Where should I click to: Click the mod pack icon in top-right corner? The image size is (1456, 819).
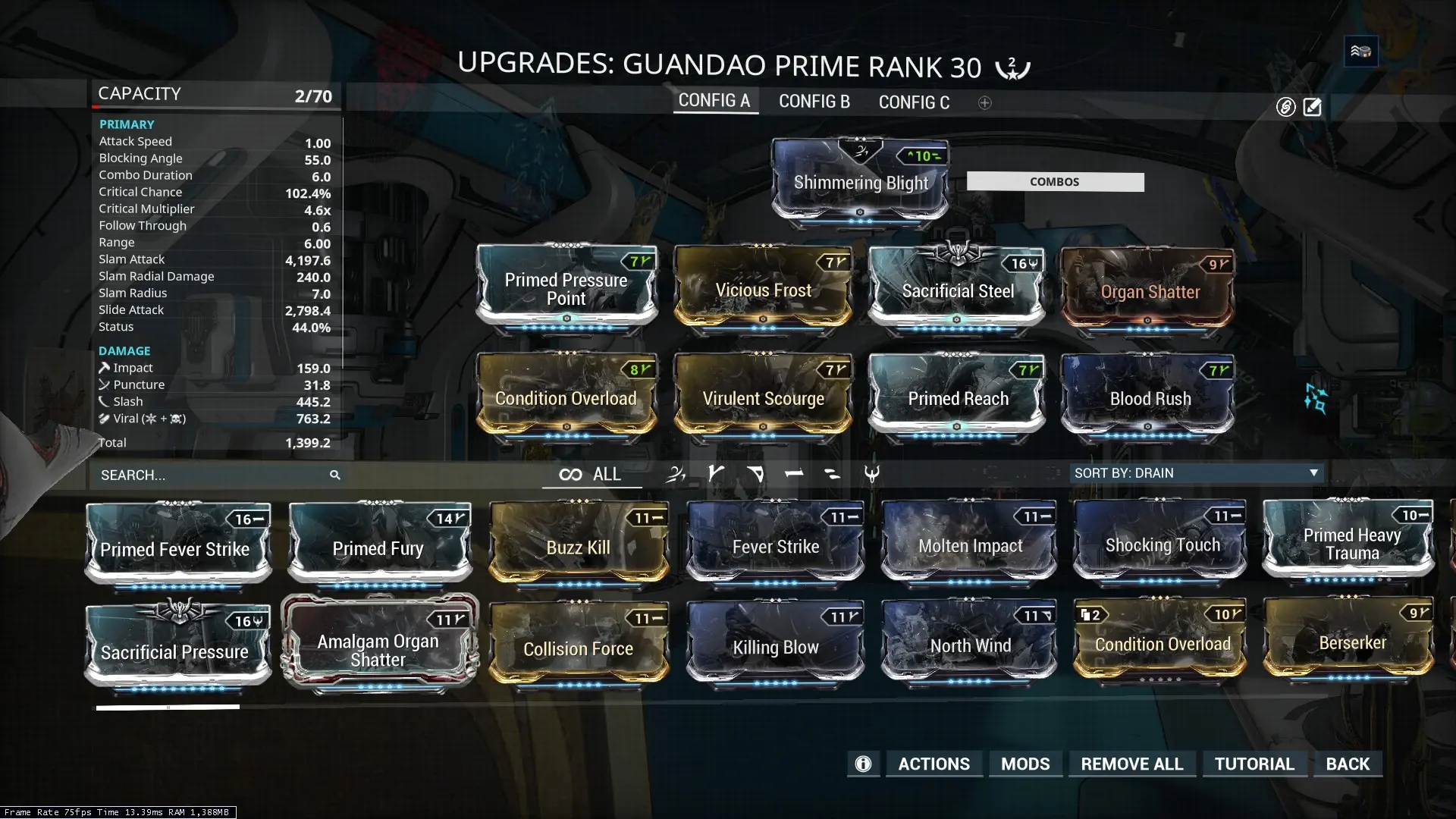click(1360, 51)
